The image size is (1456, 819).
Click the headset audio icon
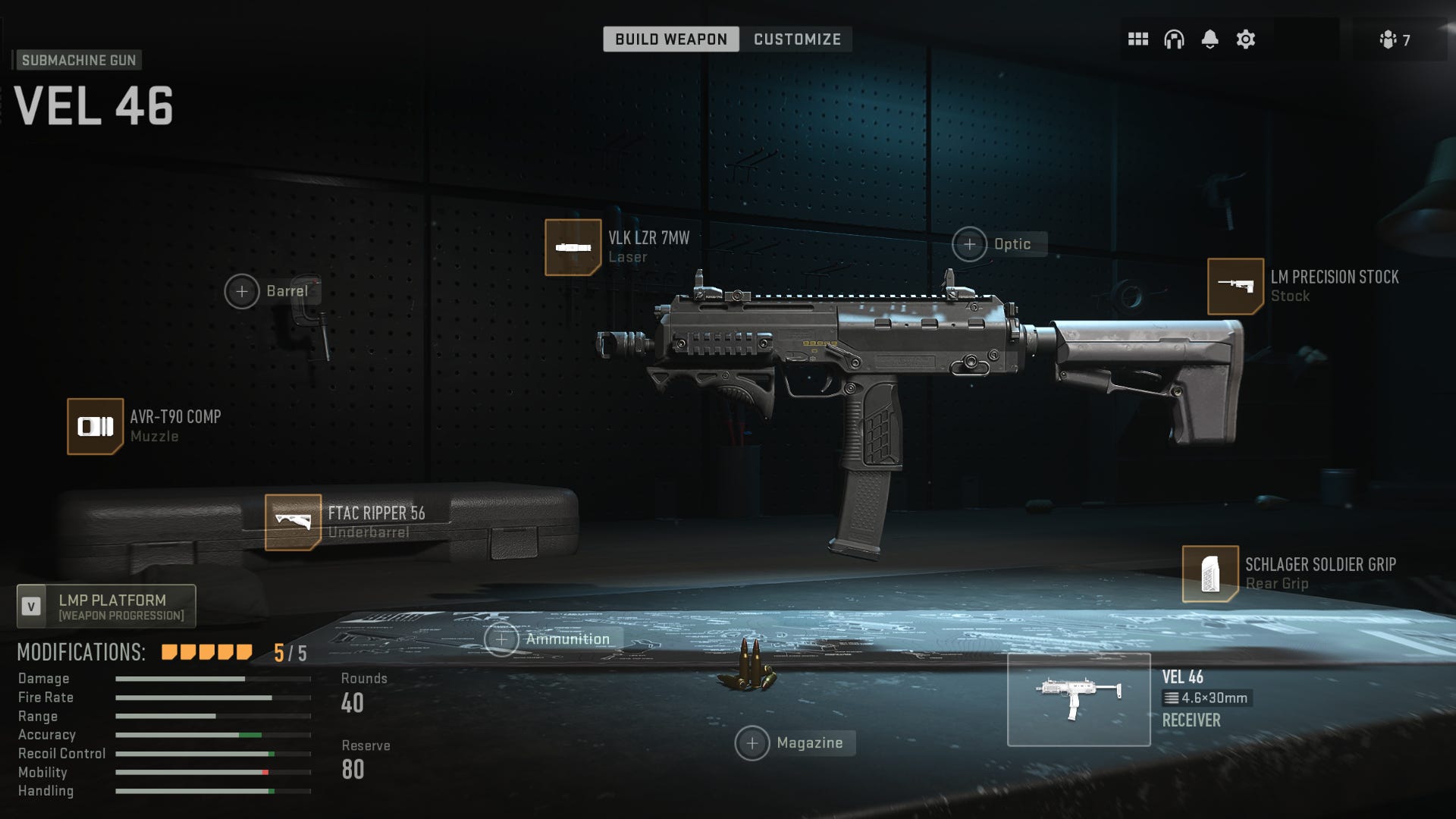click(1173, 39)
